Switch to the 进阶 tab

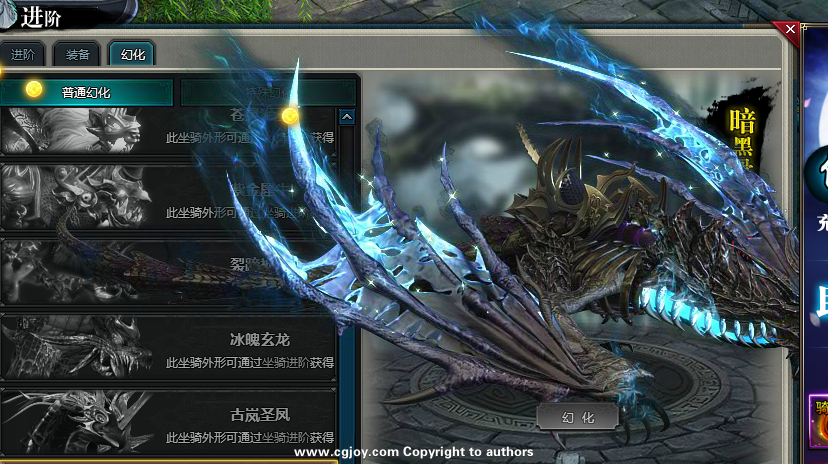coord(23,54)
